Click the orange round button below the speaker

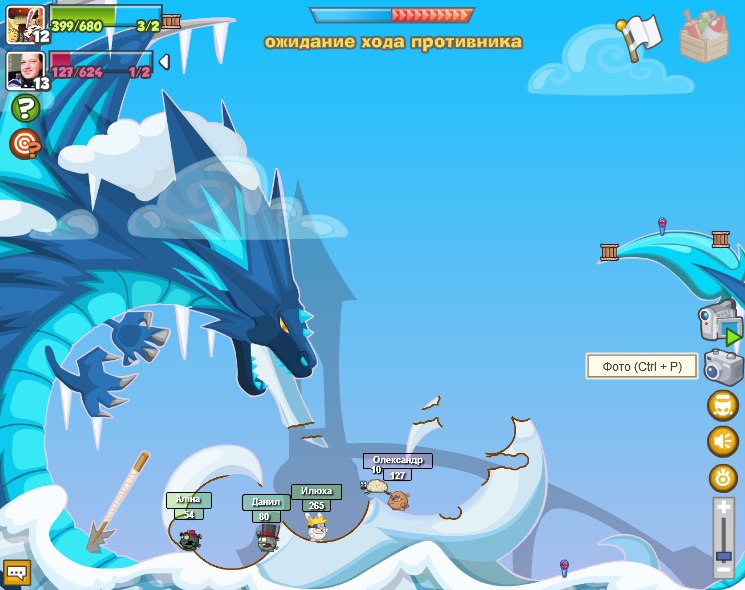[723, 478]
